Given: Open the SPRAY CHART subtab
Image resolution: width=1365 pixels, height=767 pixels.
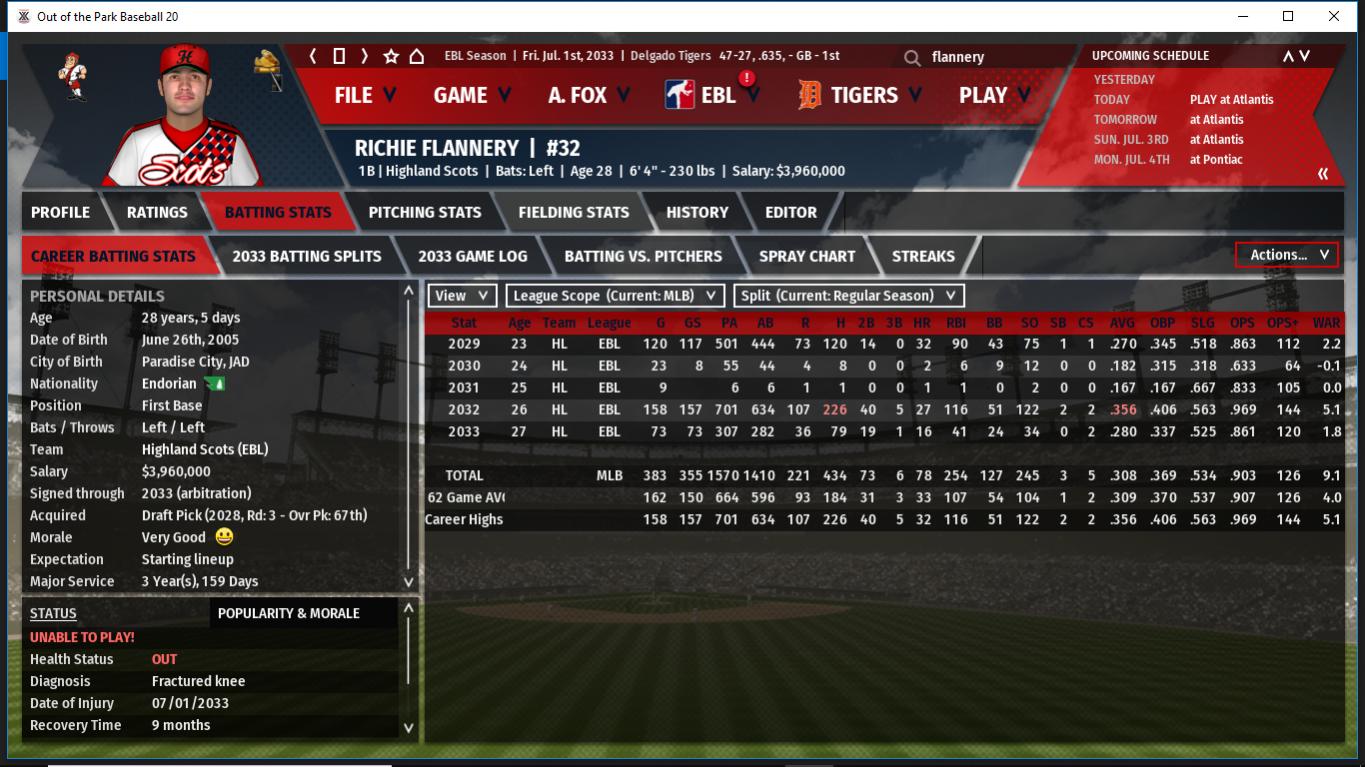Looking at the screenshot, I should coord(807,256).
